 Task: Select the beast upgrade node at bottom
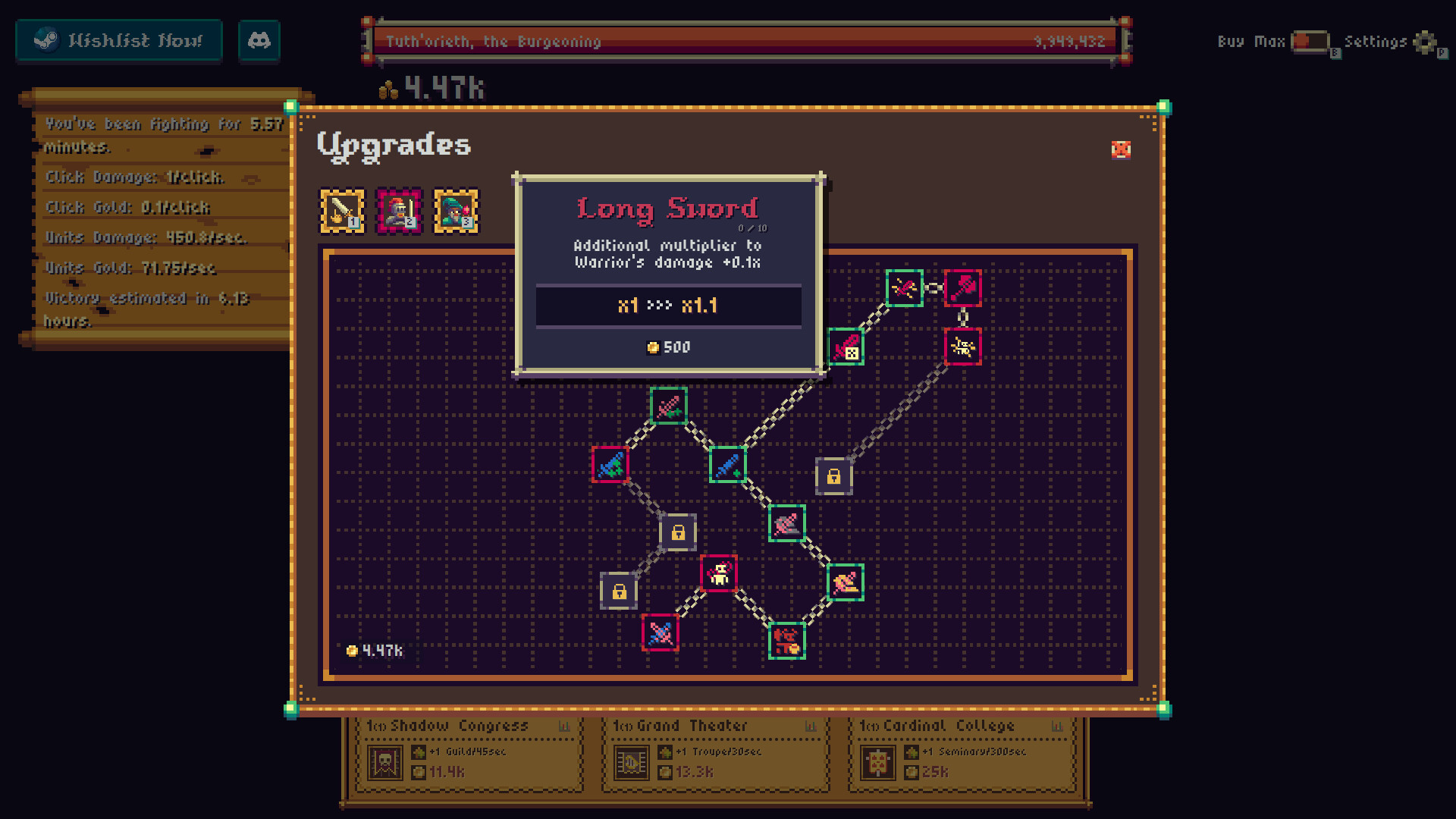click(x=787, y=639)
